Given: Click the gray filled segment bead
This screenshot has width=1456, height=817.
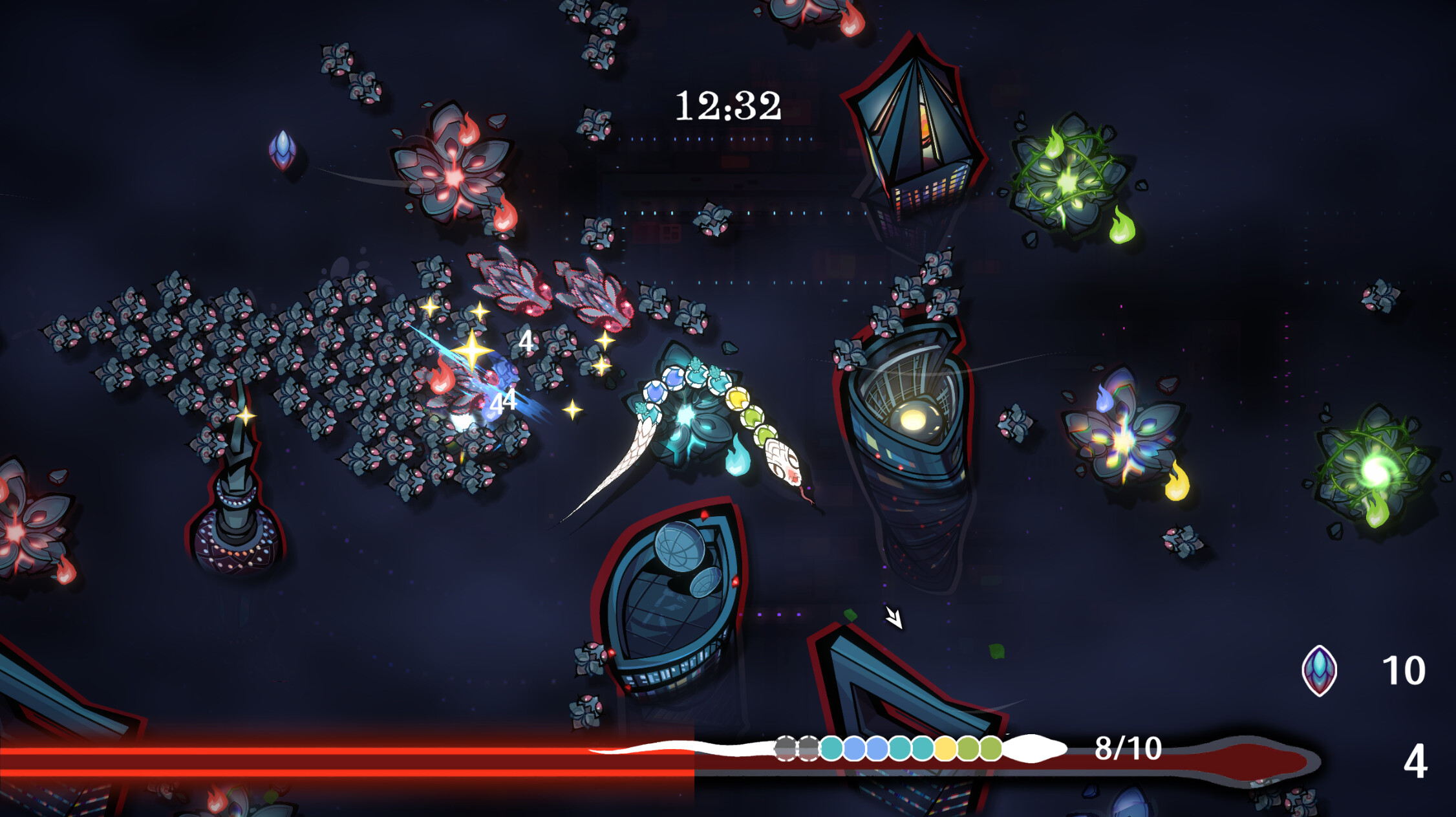Looking at the screenshot, I should [786, 749].
